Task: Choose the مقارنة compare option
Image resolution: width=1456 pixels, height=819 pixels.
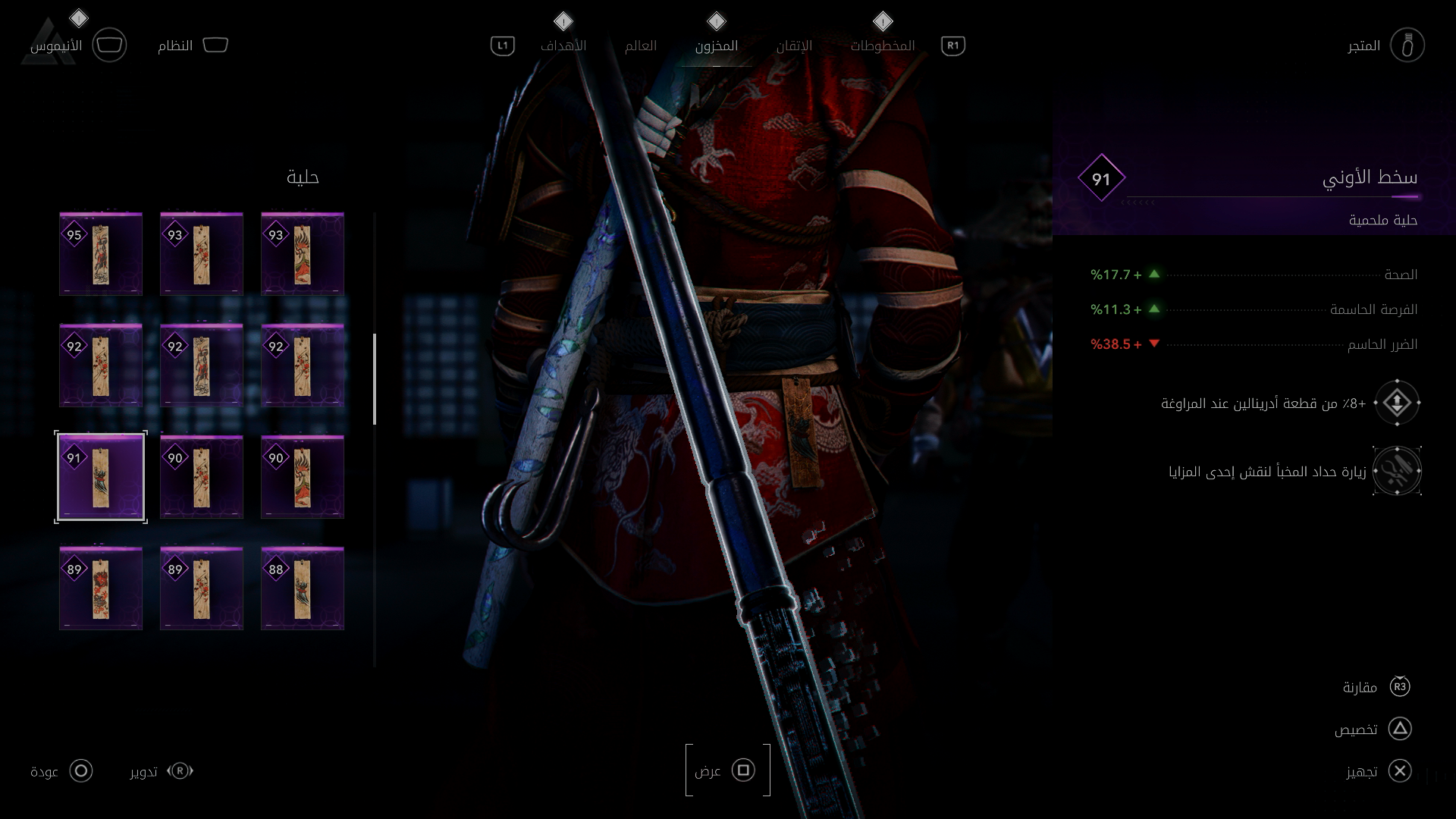Action: (1399, 687)
